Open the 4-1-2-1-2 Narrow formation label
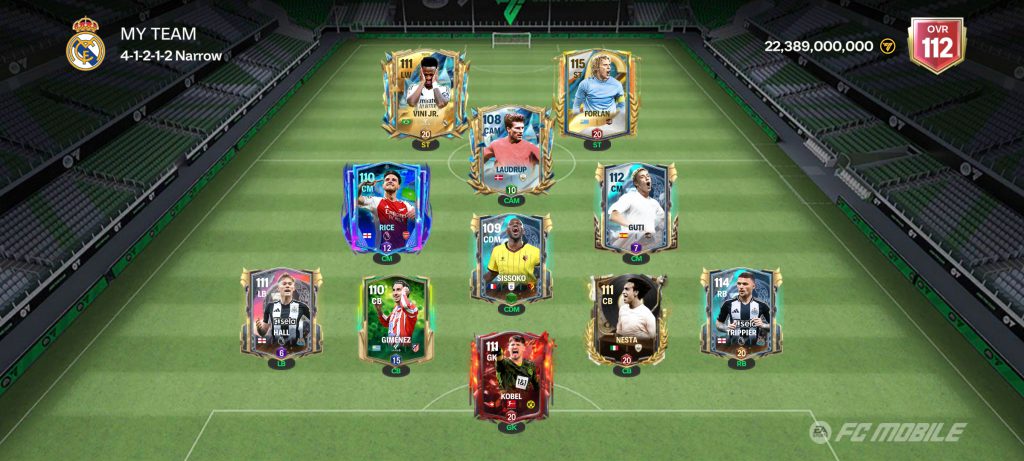 click(x=171, y=56)
